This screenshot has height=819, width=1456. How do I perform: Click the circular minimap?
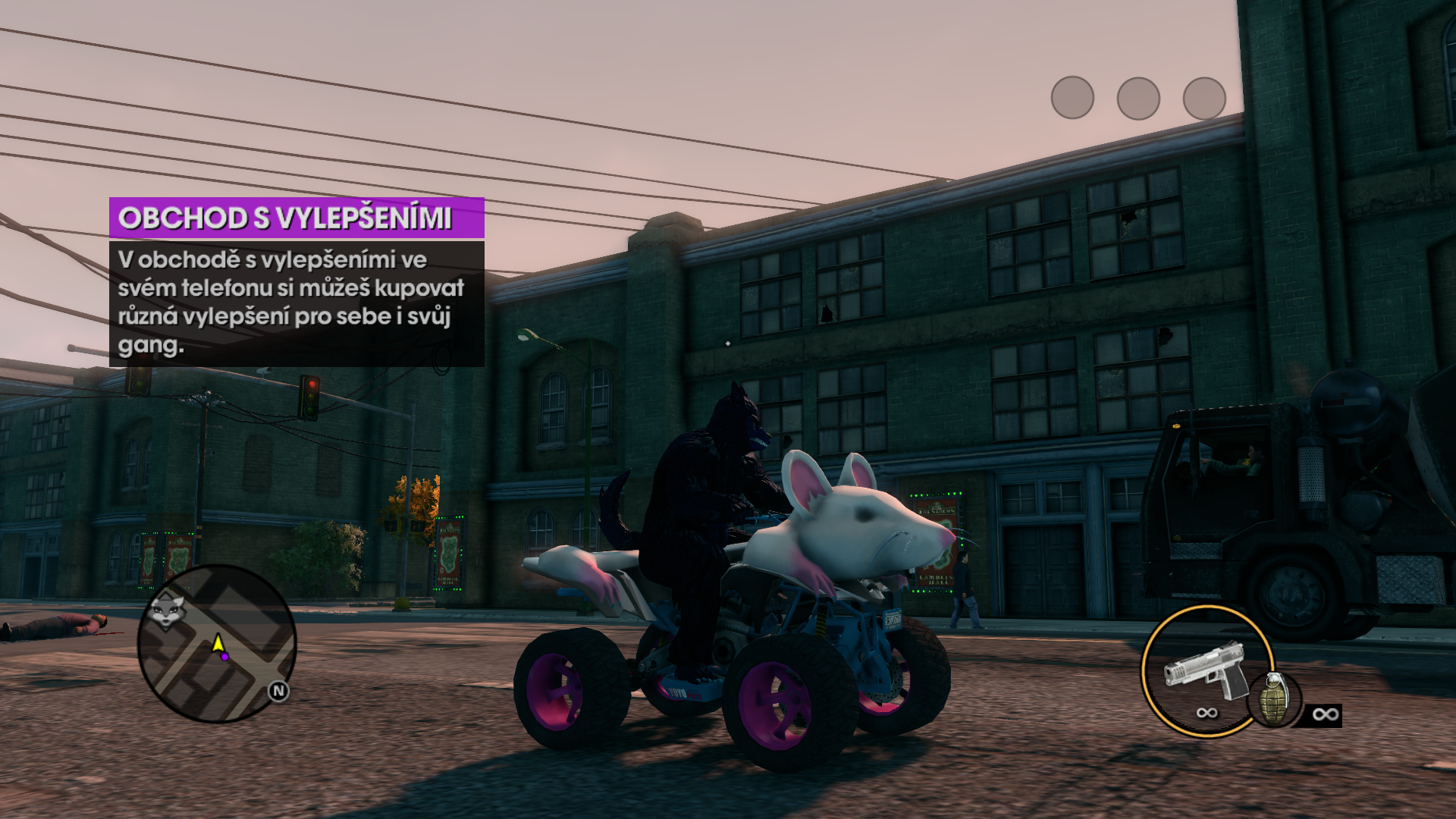(x=217, y=643)
